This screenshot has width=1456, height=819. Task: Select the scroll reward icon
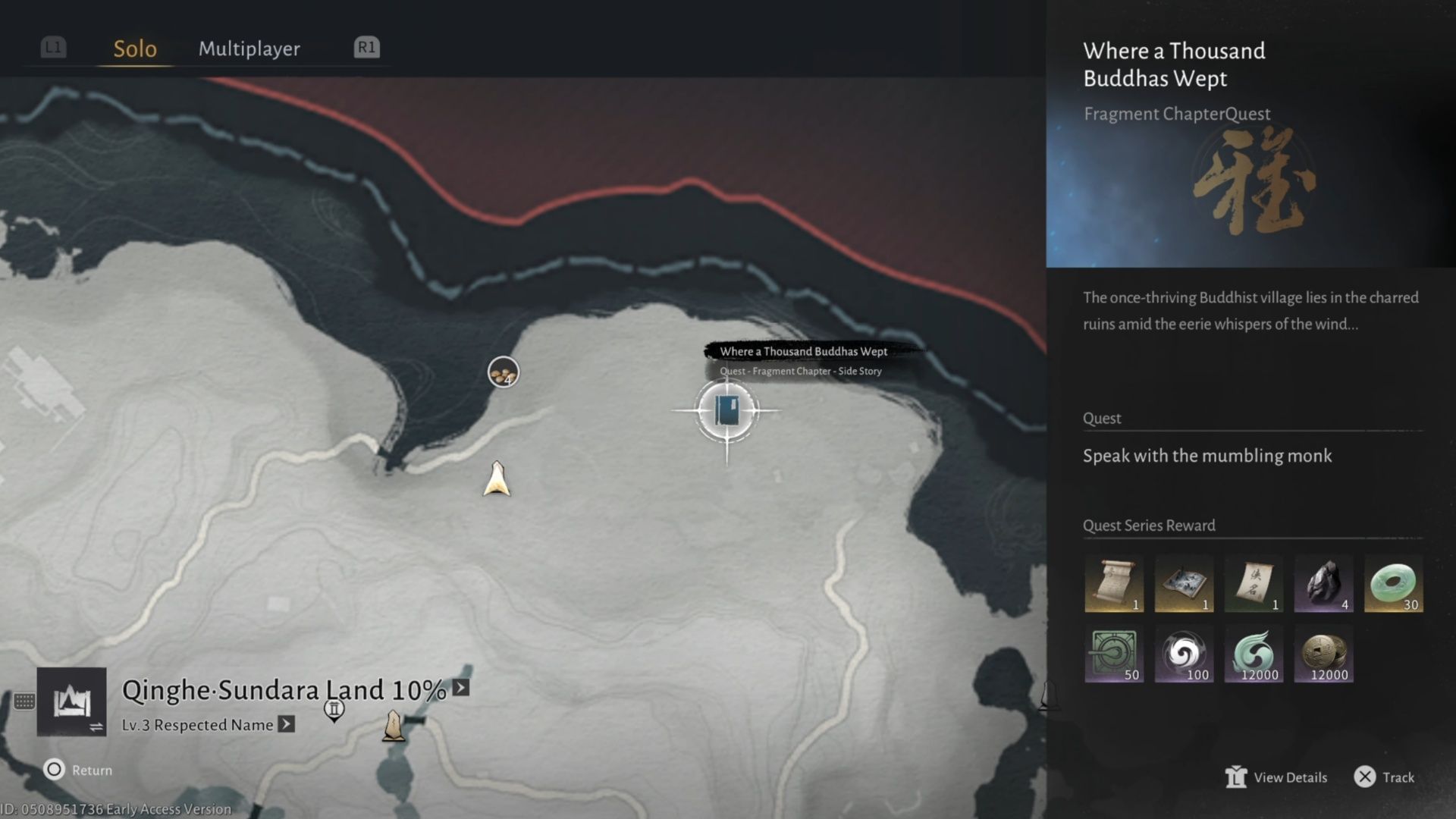(1114, 582)
